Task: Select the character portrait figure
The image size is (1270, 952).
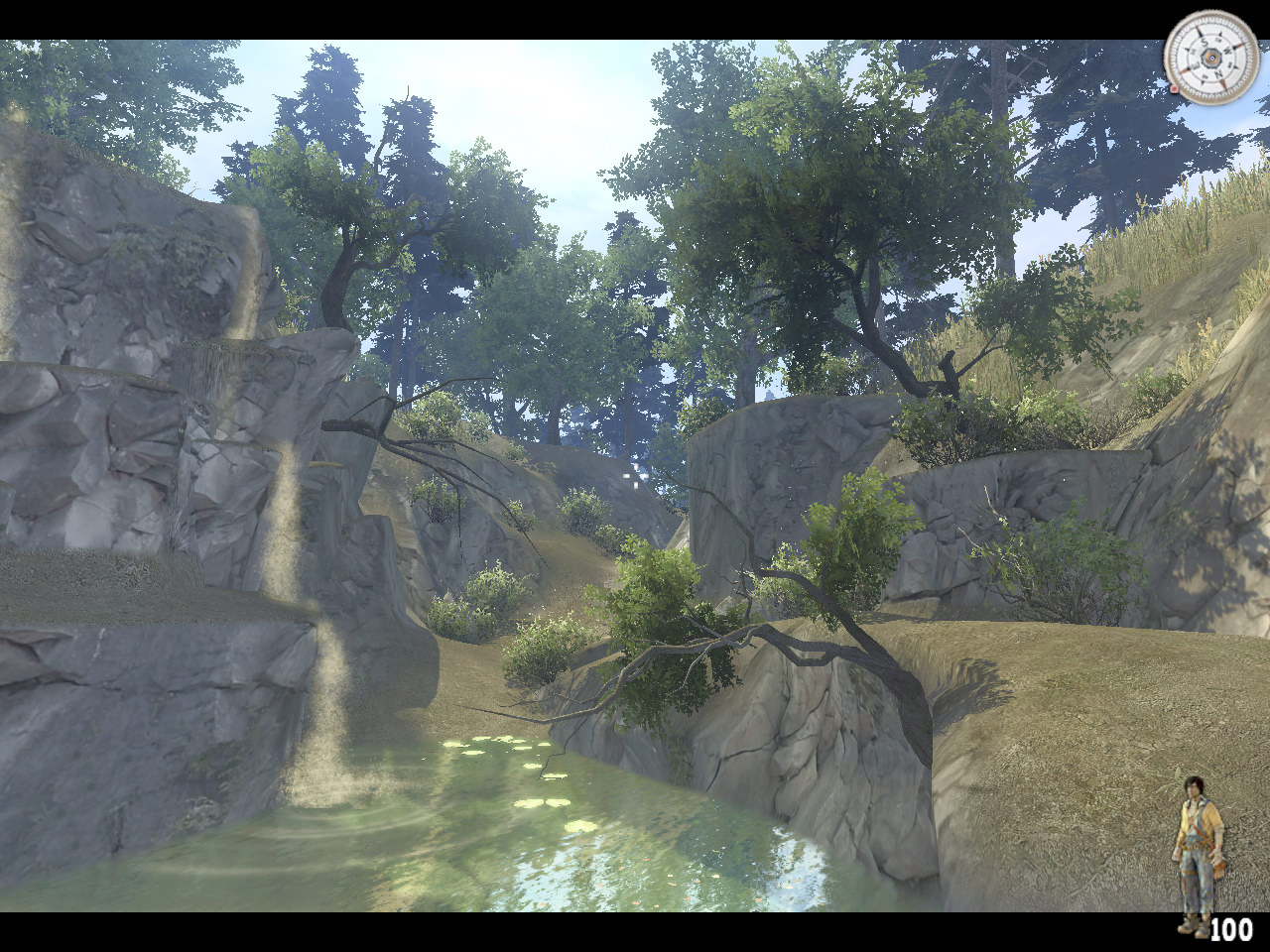Action: coord(1200,855)
